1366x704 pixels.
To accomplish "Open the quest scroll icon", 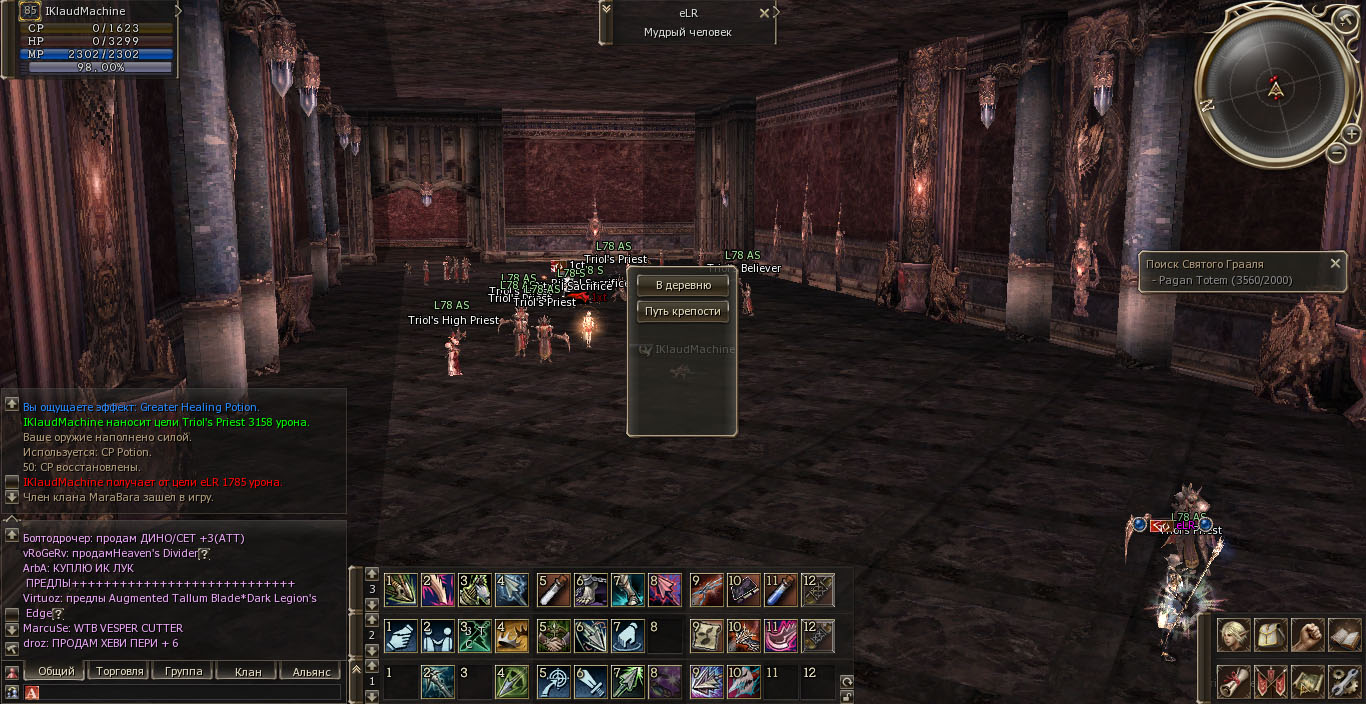I will point(1233,681).
